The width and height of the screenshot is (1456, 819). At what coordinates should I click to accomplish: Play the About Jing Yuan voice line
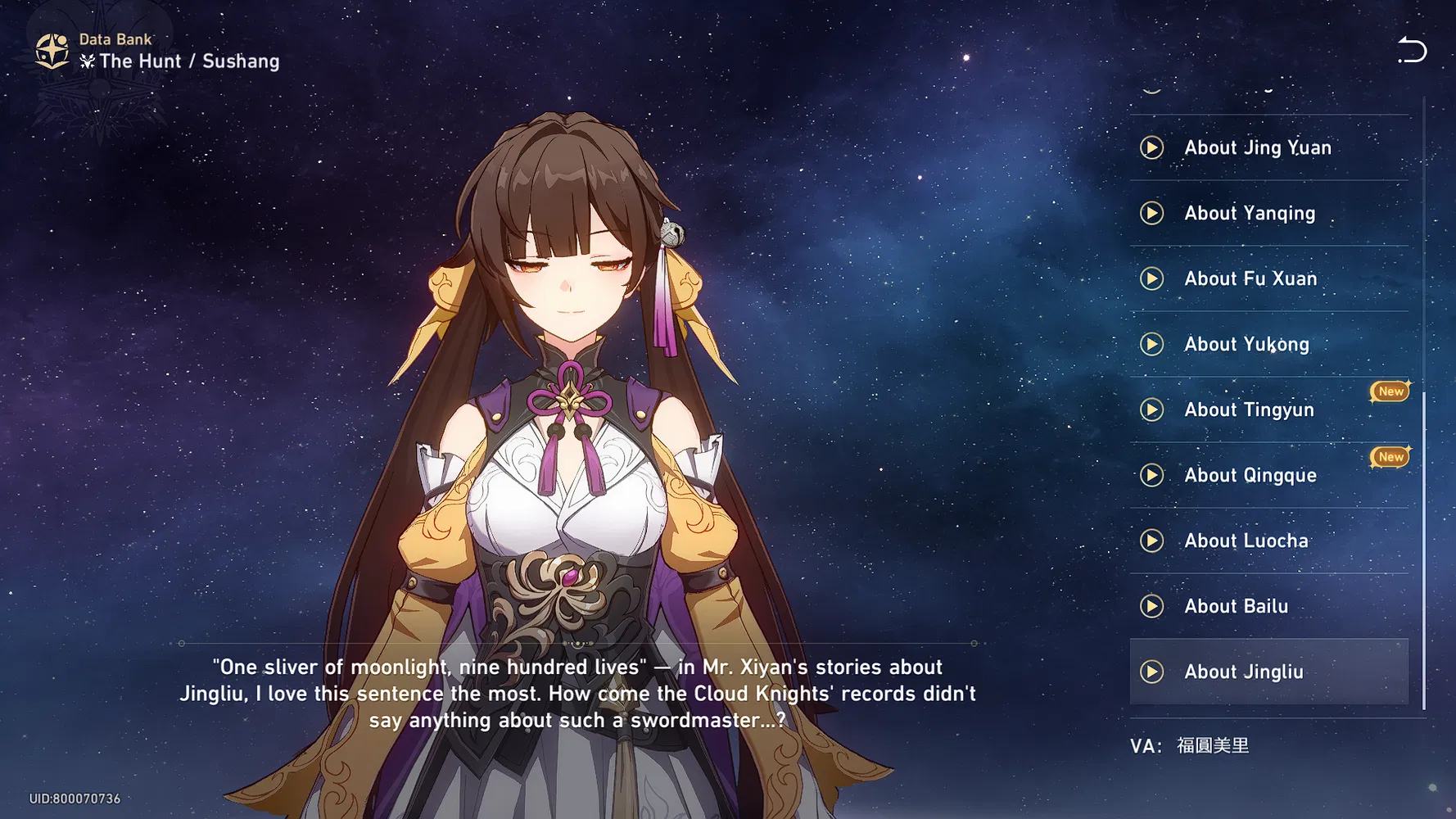click(1152, 147)
